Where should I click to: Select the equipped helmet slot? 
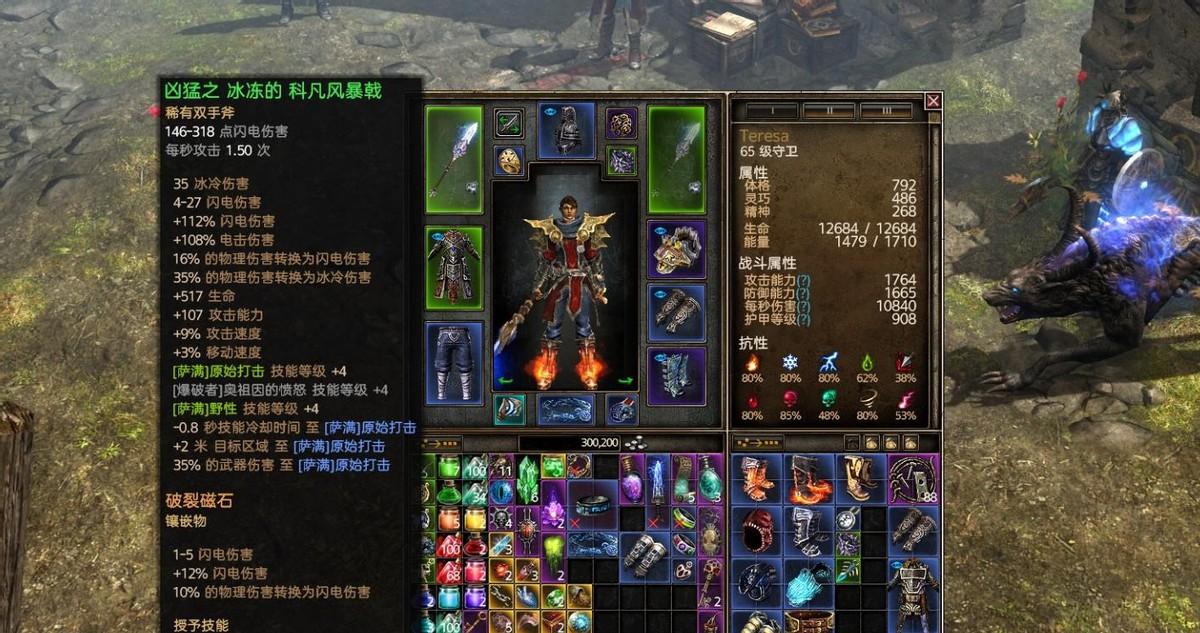tap(566, 130)
